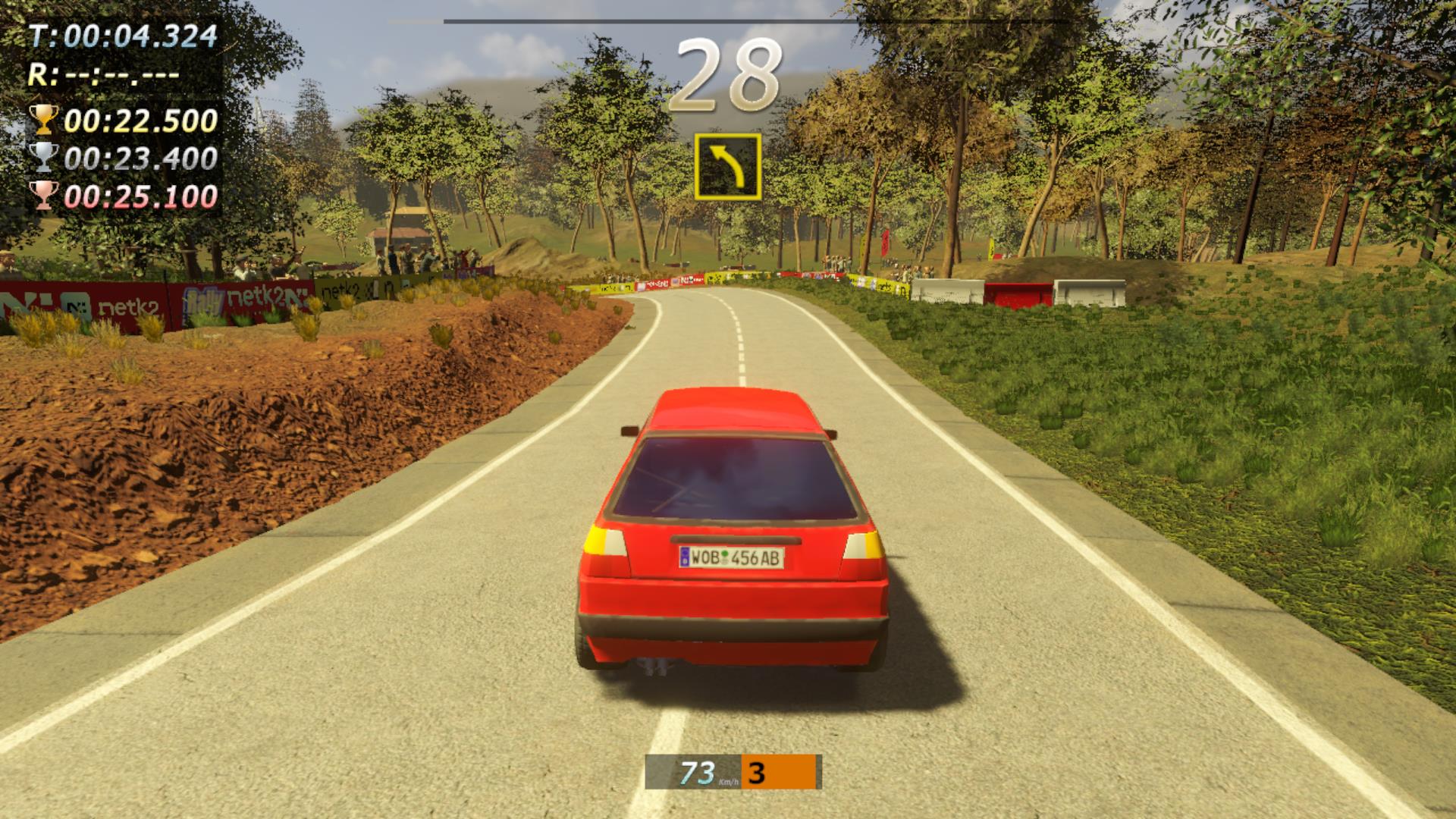
Task: Click the gold trophy icon
Action: pyautogui.click(x=43, y=120)
